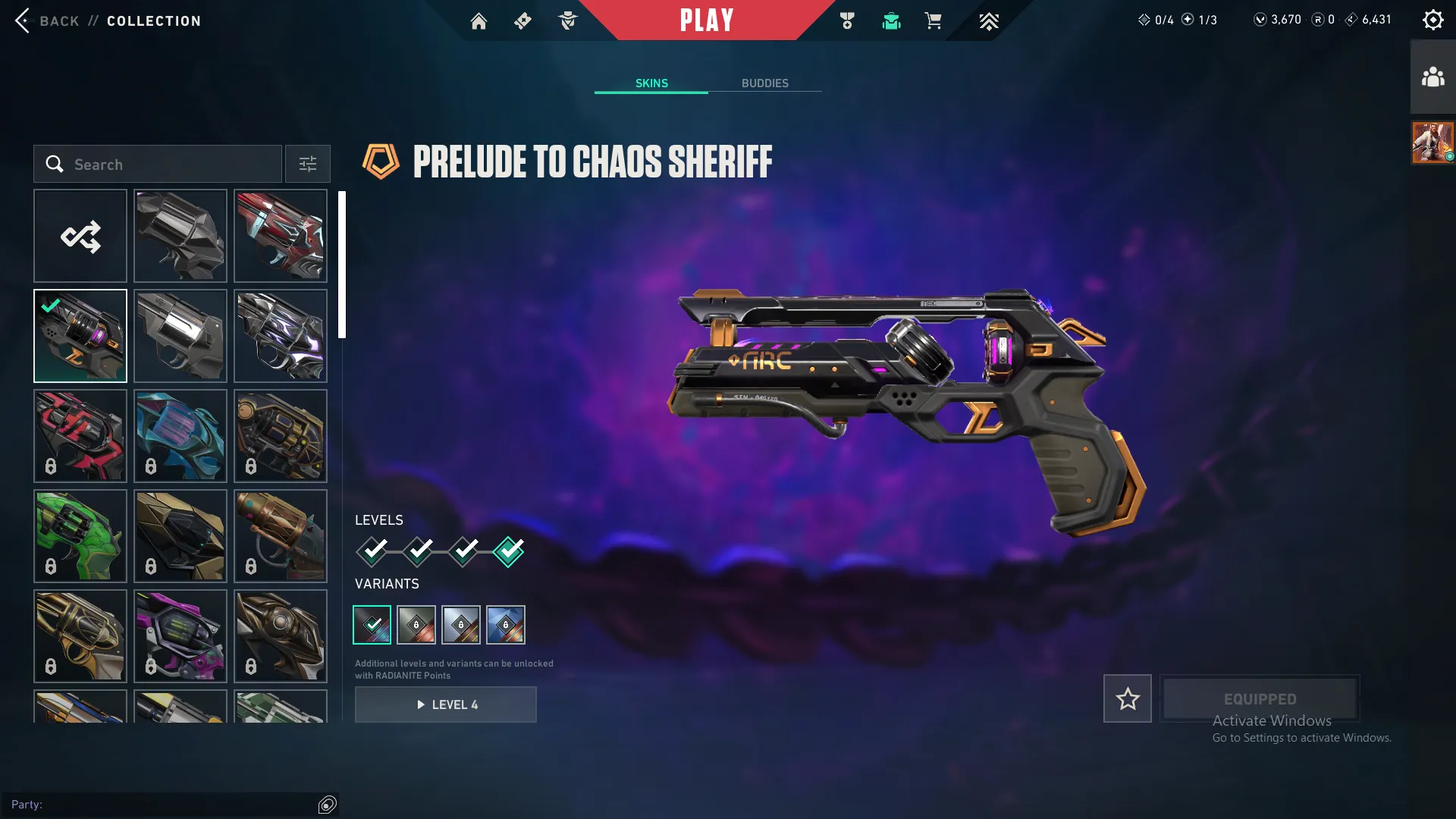This screenshot has height=819, width=1456.
Task: Open the Esports hub icon
Action: click(989, 20)
